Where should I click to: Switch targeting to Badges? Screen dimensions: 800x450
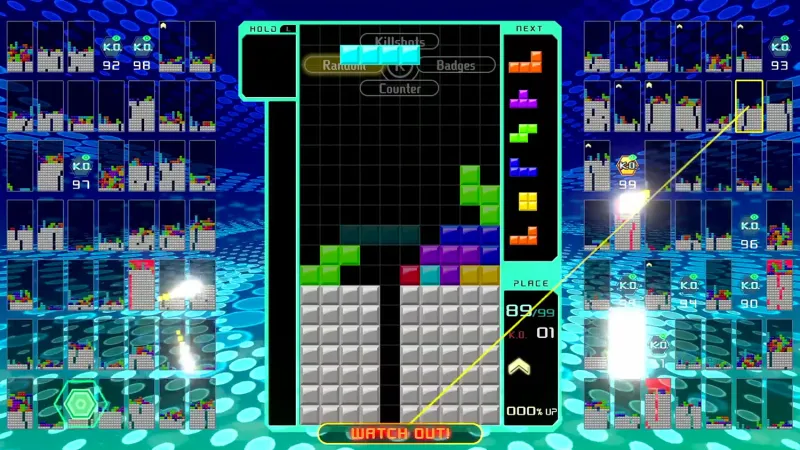pyautogui.click(x=456, y=65)
